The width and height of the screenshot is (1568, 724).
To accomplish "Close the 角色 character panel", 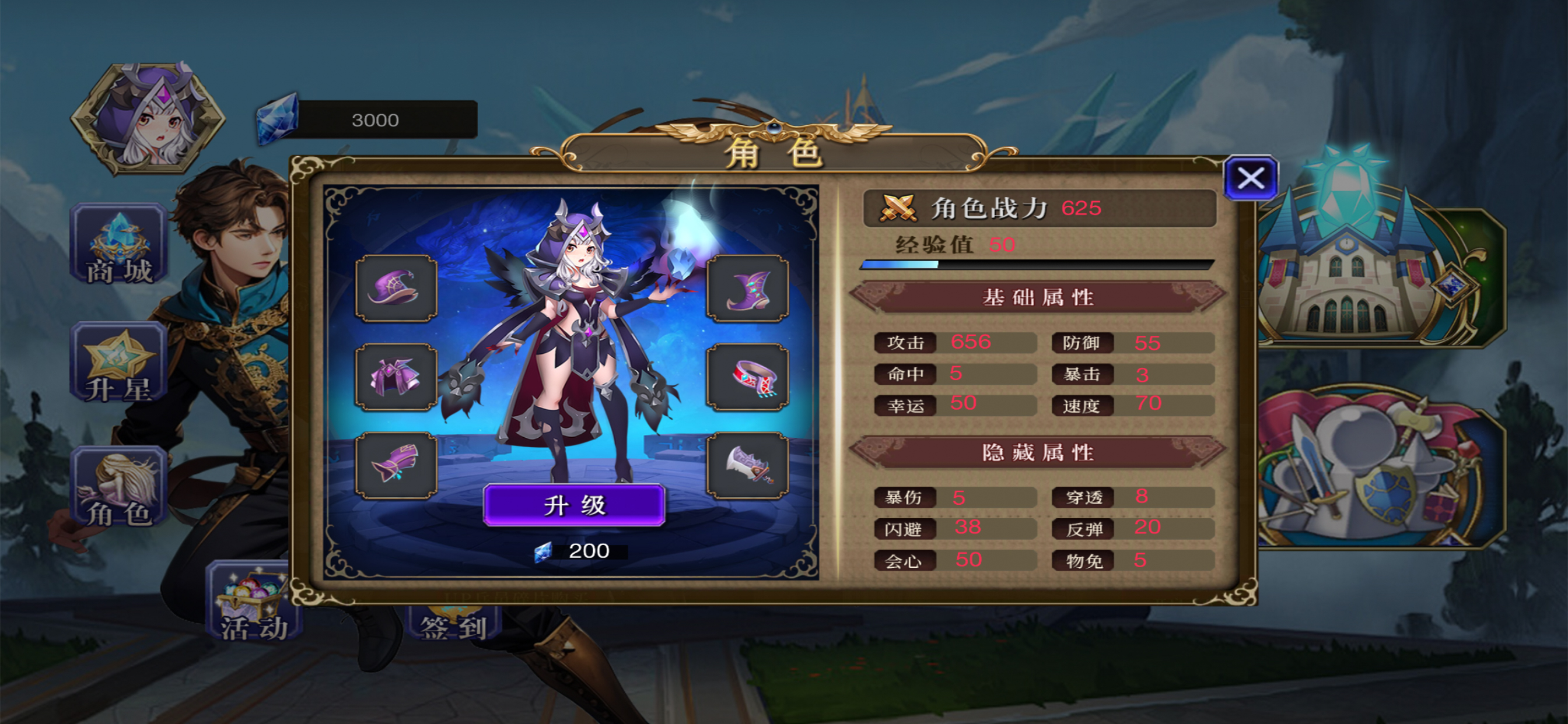I will point(1251,178).
